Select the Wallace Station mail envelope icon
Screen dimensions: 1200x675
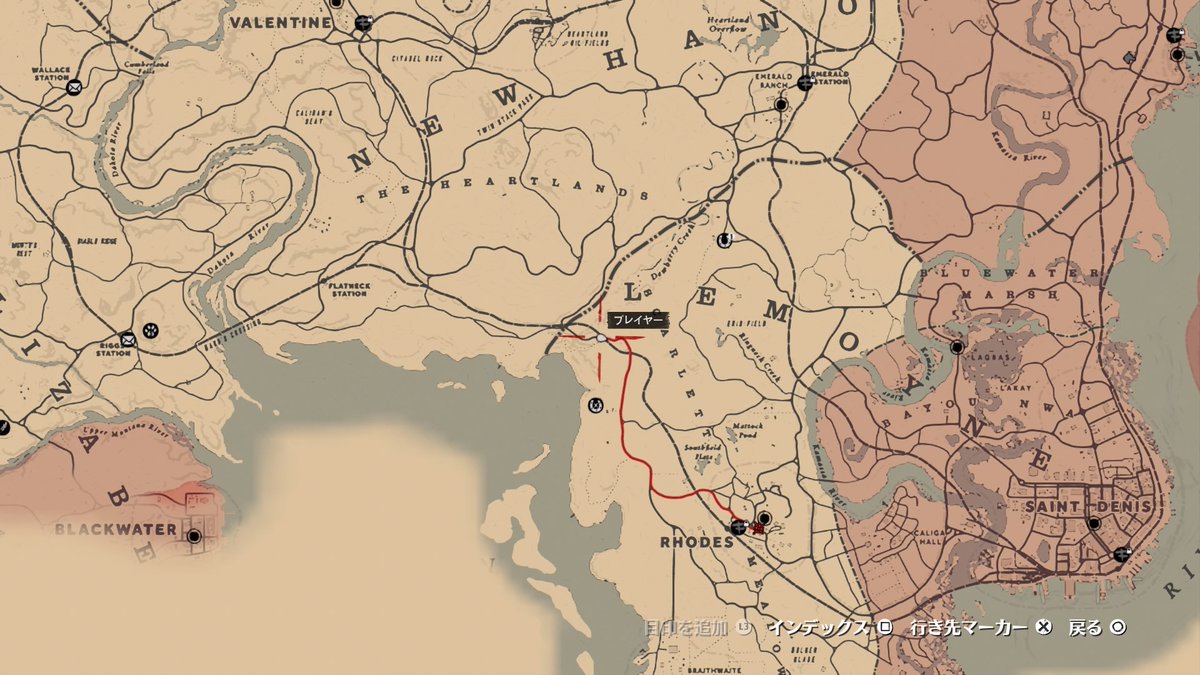click(74, 88)
